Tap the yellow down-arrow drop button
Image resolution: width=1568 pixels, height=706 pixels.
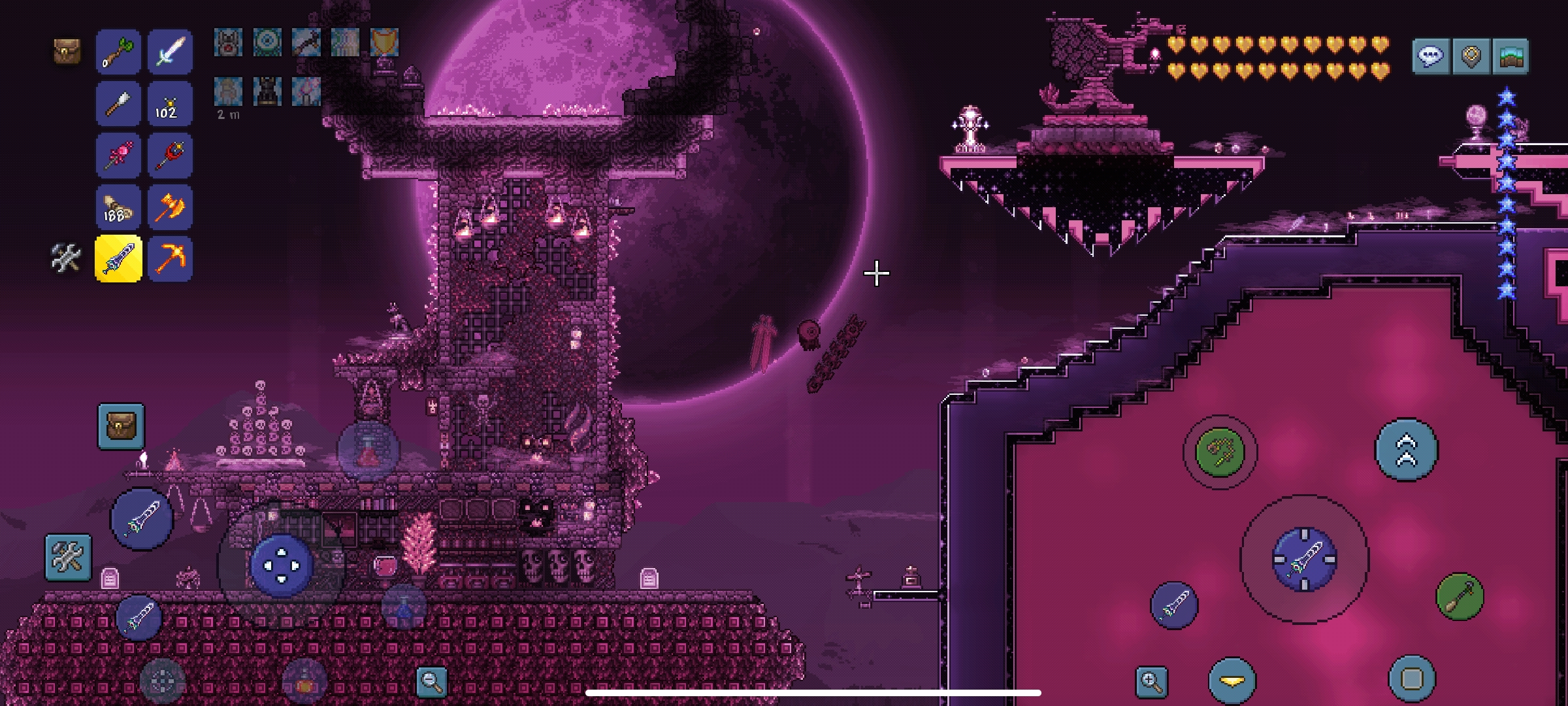tap(1232, 681)
